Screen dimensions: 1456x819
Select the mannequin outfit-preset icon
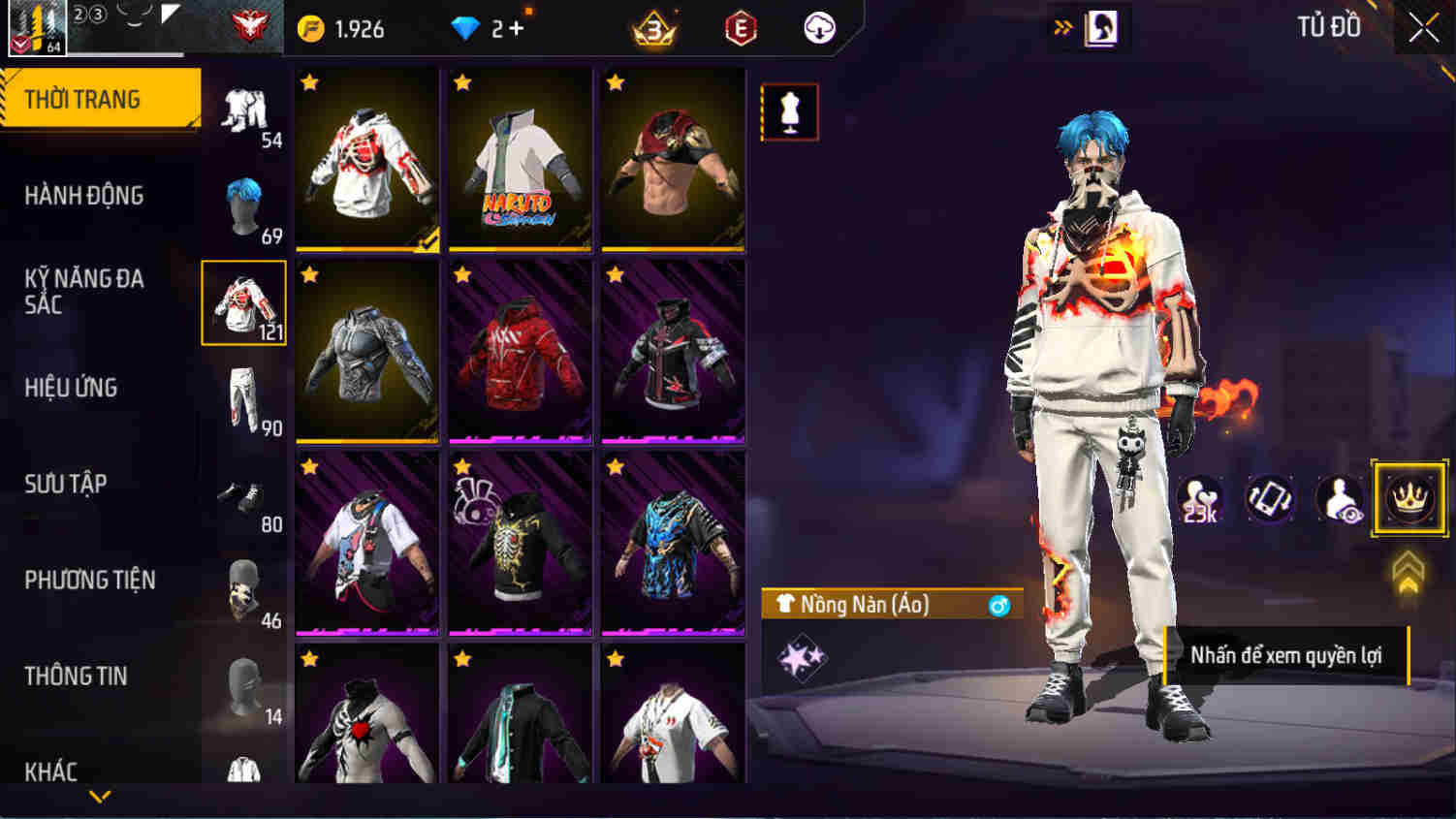tap(788, 111)
